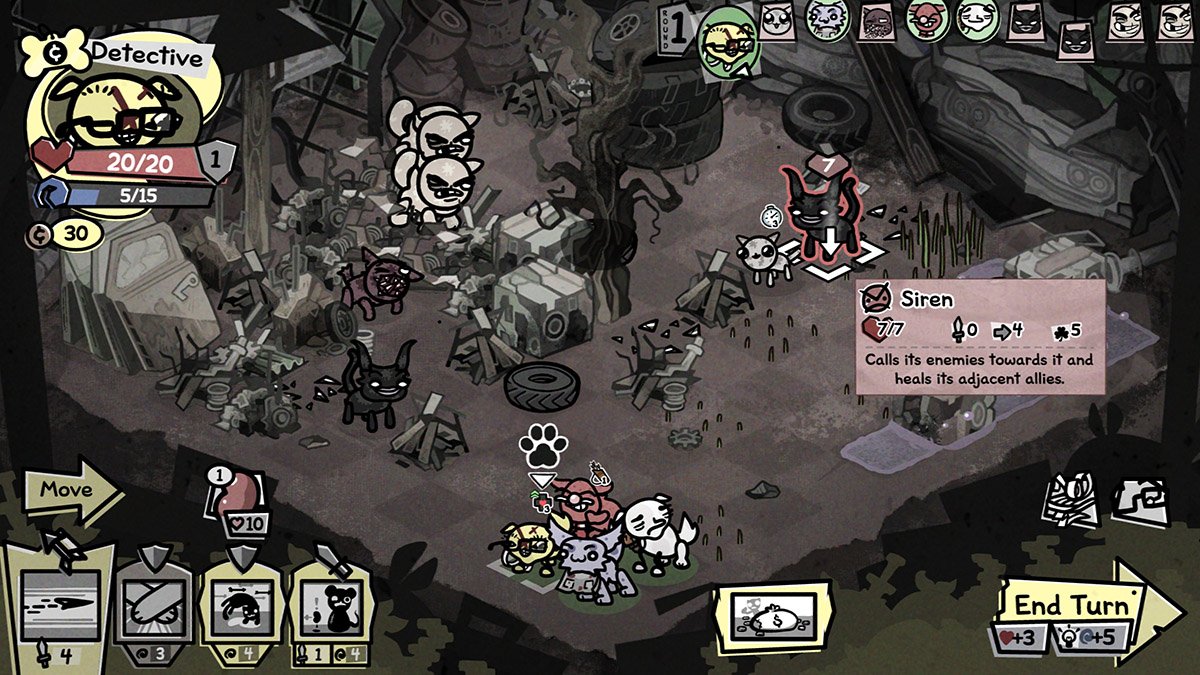Select the white squinting dog turn portrait
Viewport: 1200px width, 675px height.
tap(977, 20)
